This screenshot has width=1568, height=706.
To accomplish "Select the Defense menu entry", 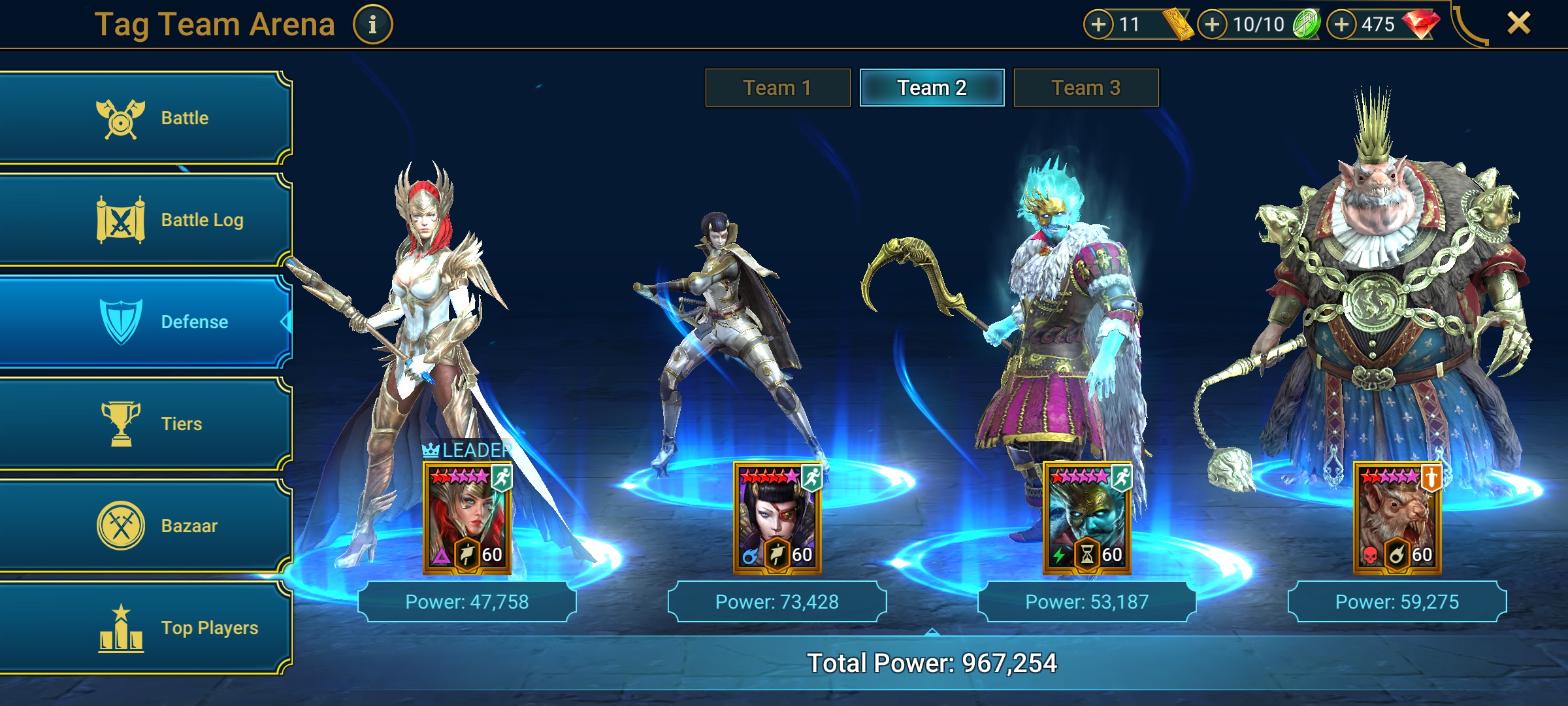I will (145, 322).
